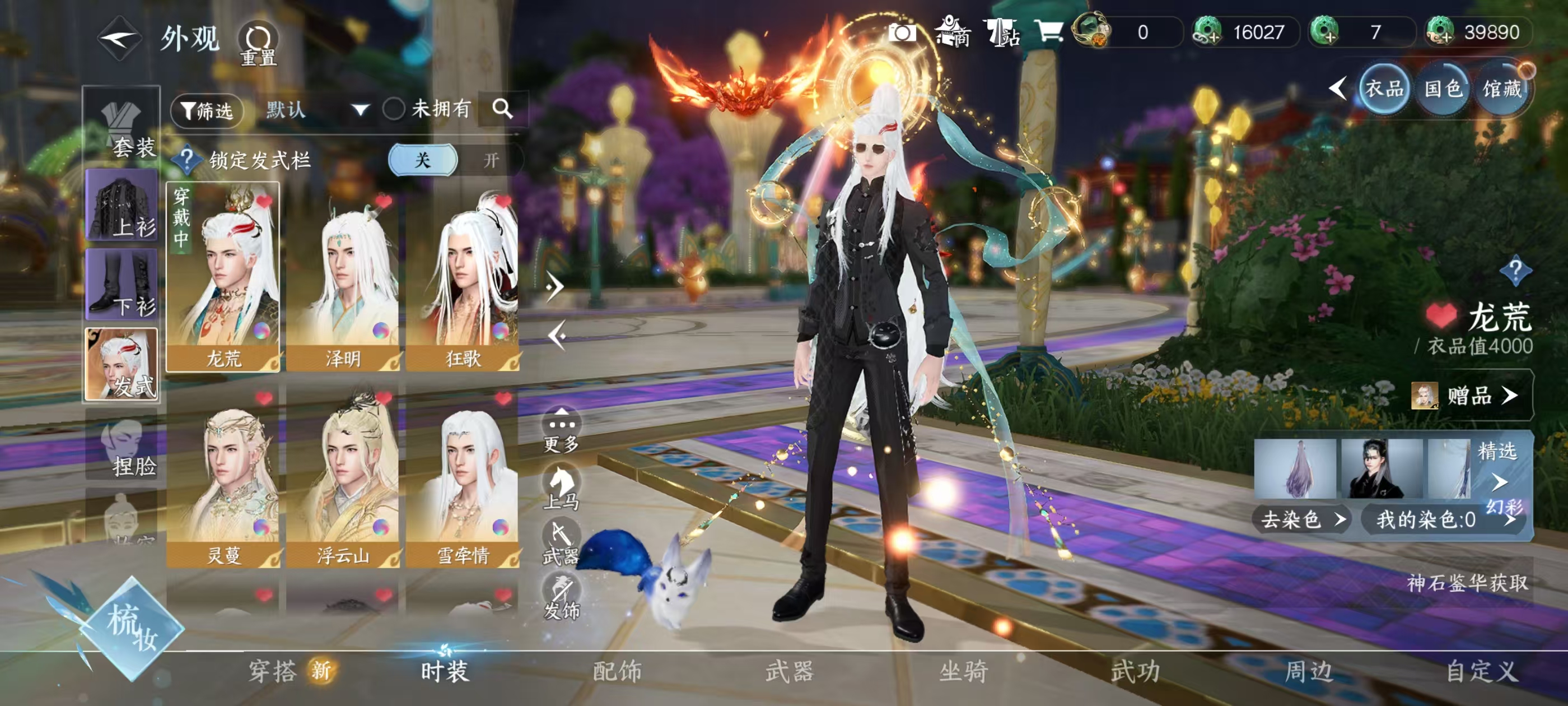Open the 筛选 filter options
This screenshot has height=706, width=1568.
tap(207, 110)
